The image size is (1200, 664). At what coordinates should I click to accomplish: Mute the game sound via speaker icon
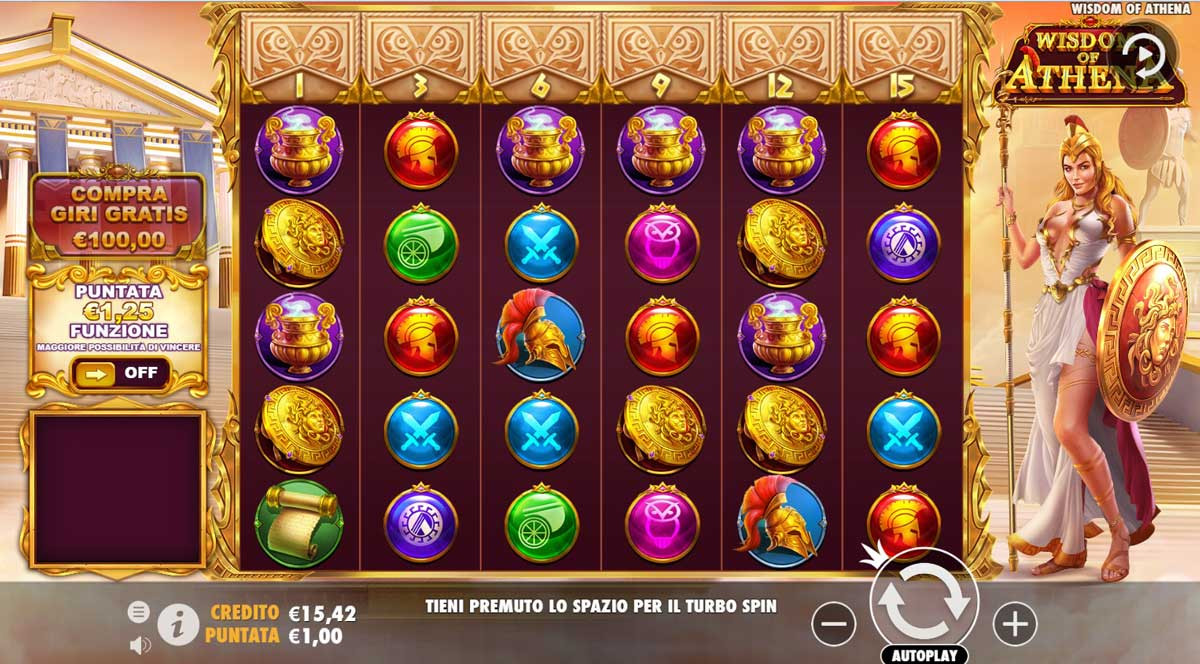pyautogui.click(x=139, y=646)
